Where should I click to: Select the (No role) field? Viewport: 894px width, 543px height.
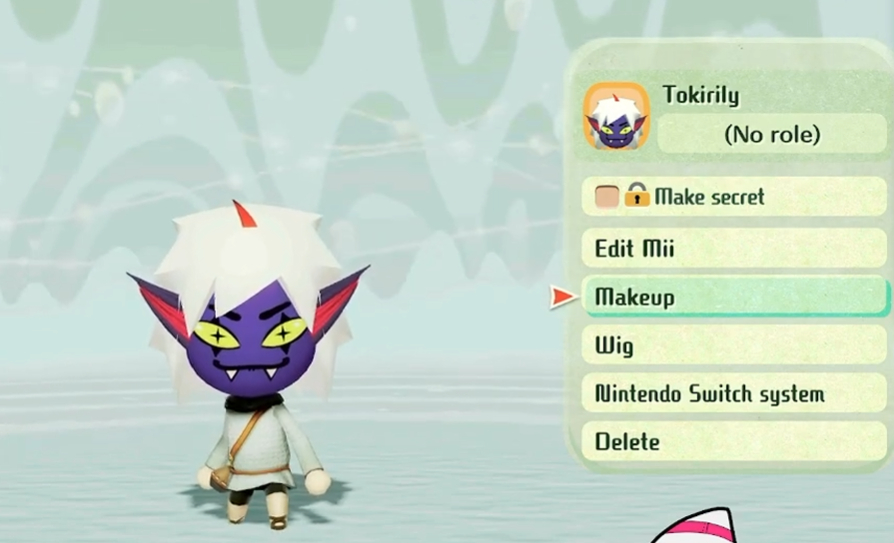[770, 134]
